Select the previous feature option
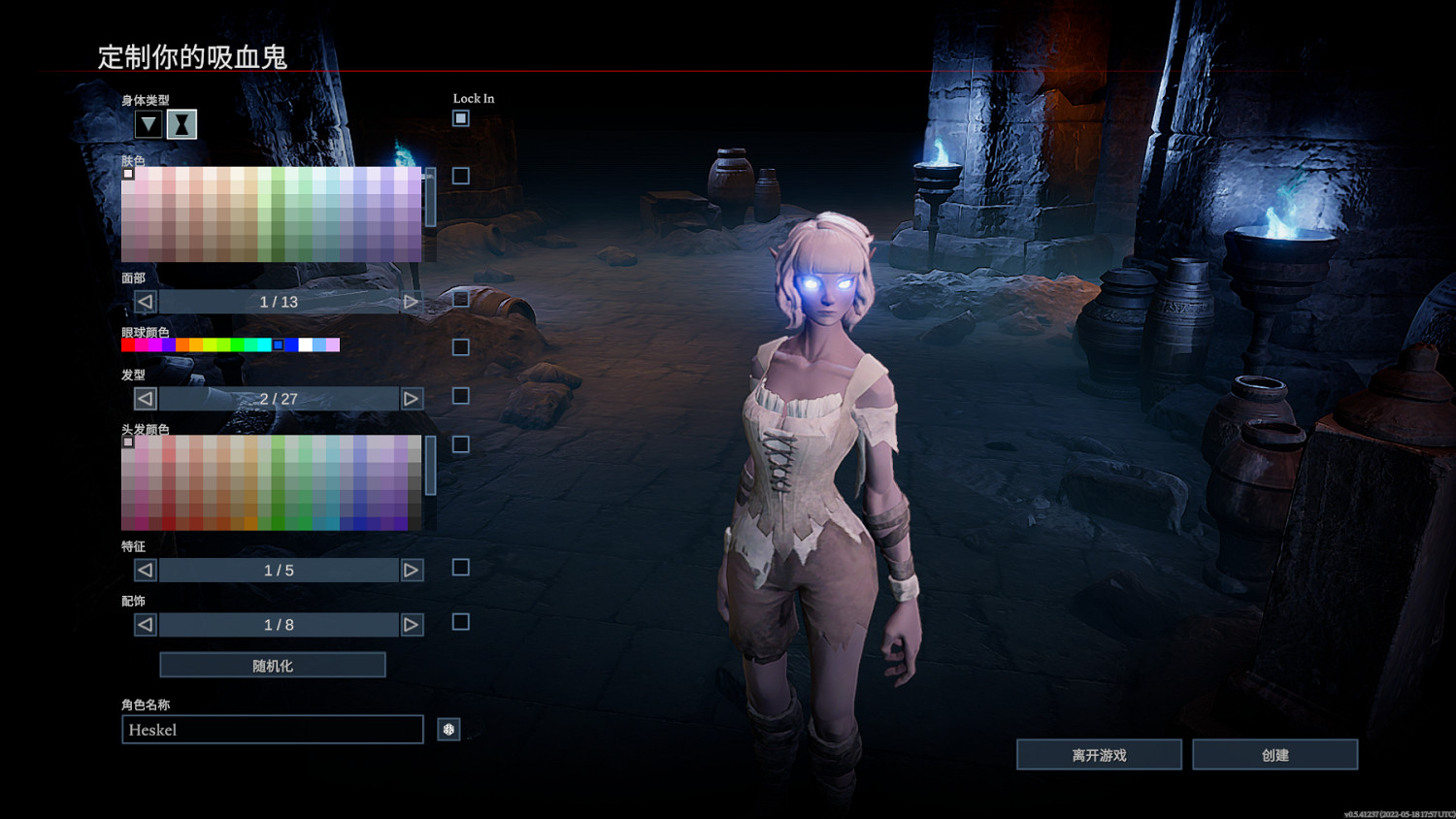1456x819 pixels. (x=146, y=571)
